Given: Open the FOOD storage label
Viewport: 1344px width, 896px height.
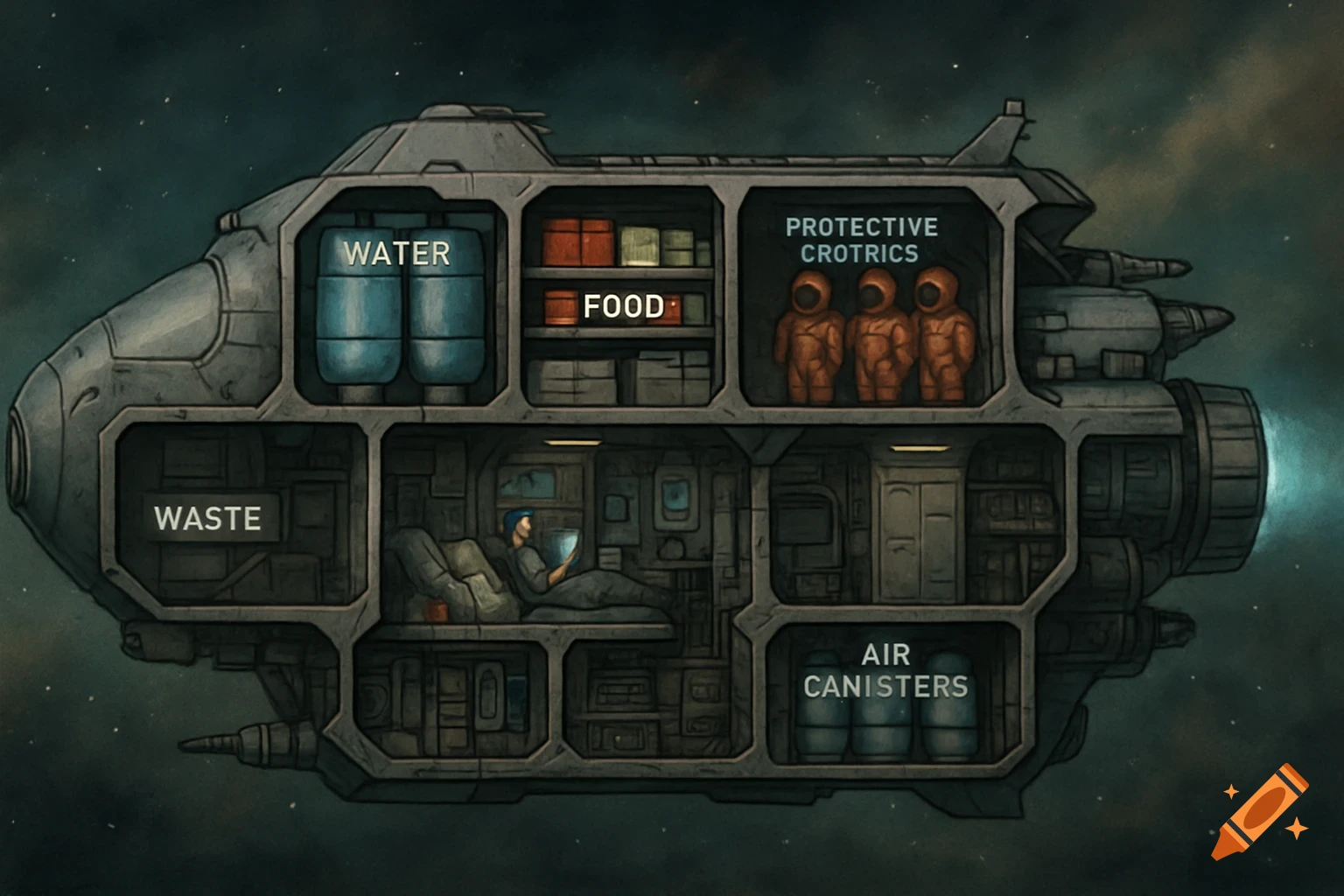Looking at the screenshot, I should coord(623,306).
